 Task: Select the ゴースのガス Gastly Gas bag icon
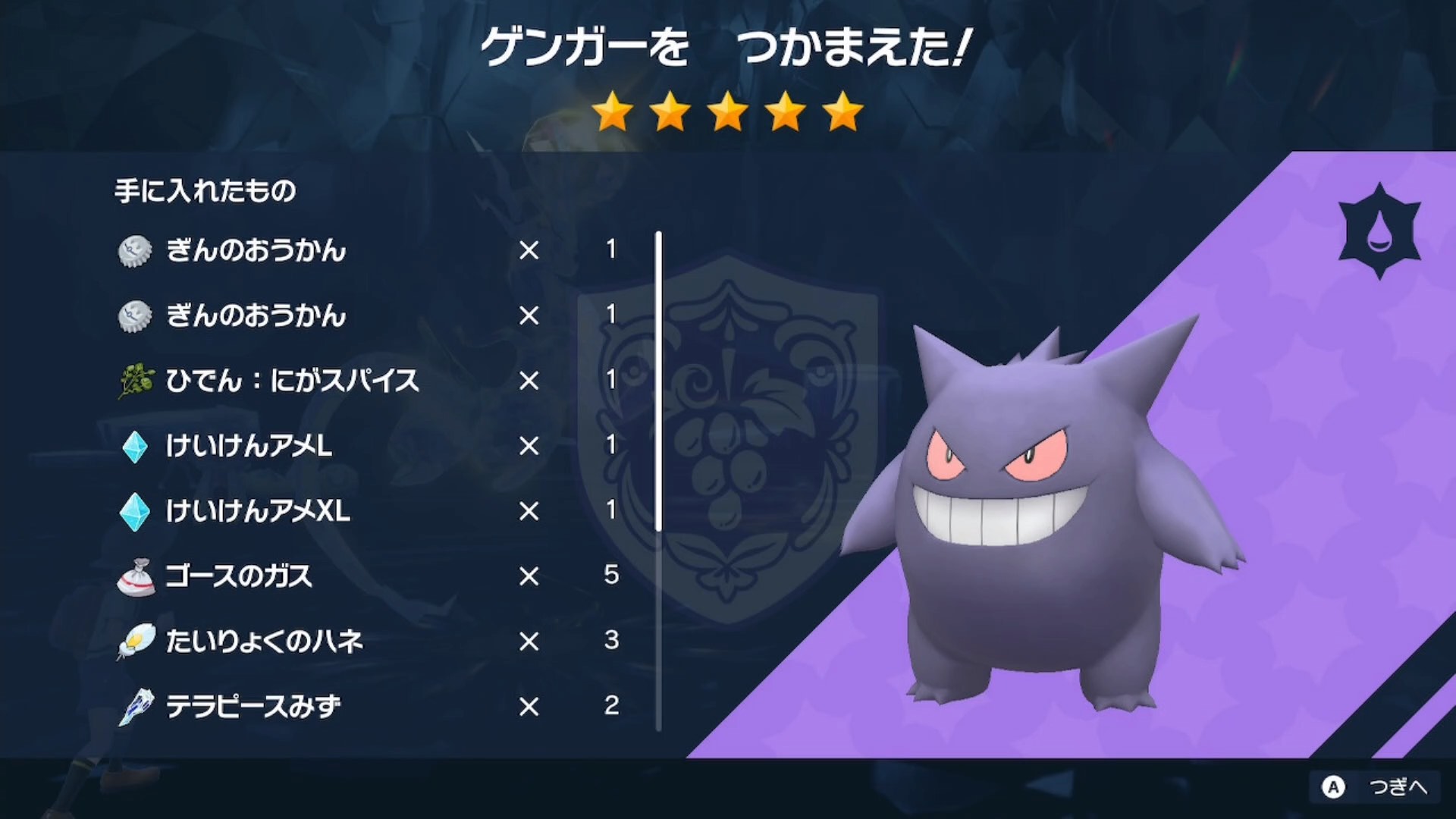(135, 576)
